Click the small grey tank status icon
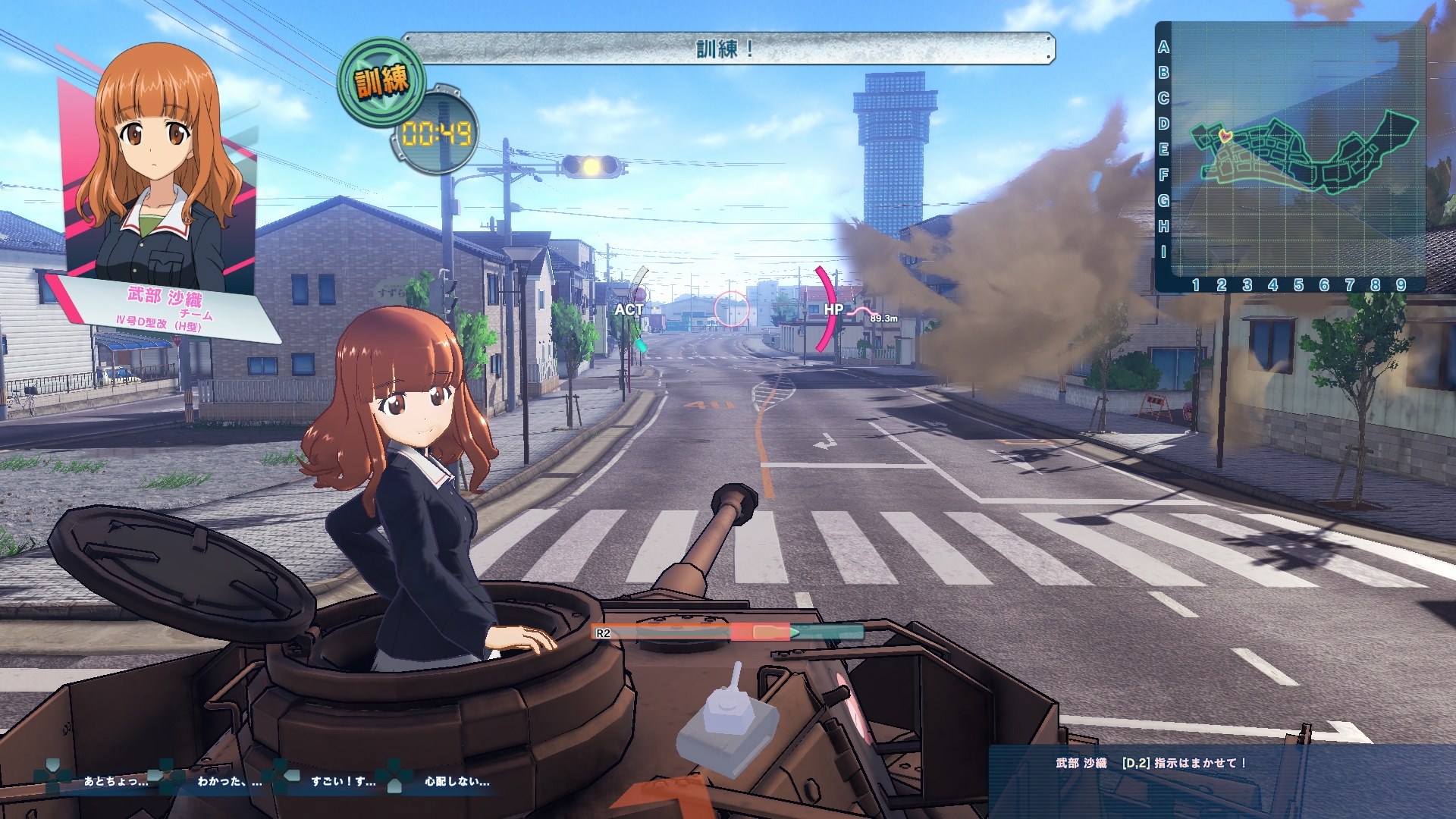 [727, 726]
